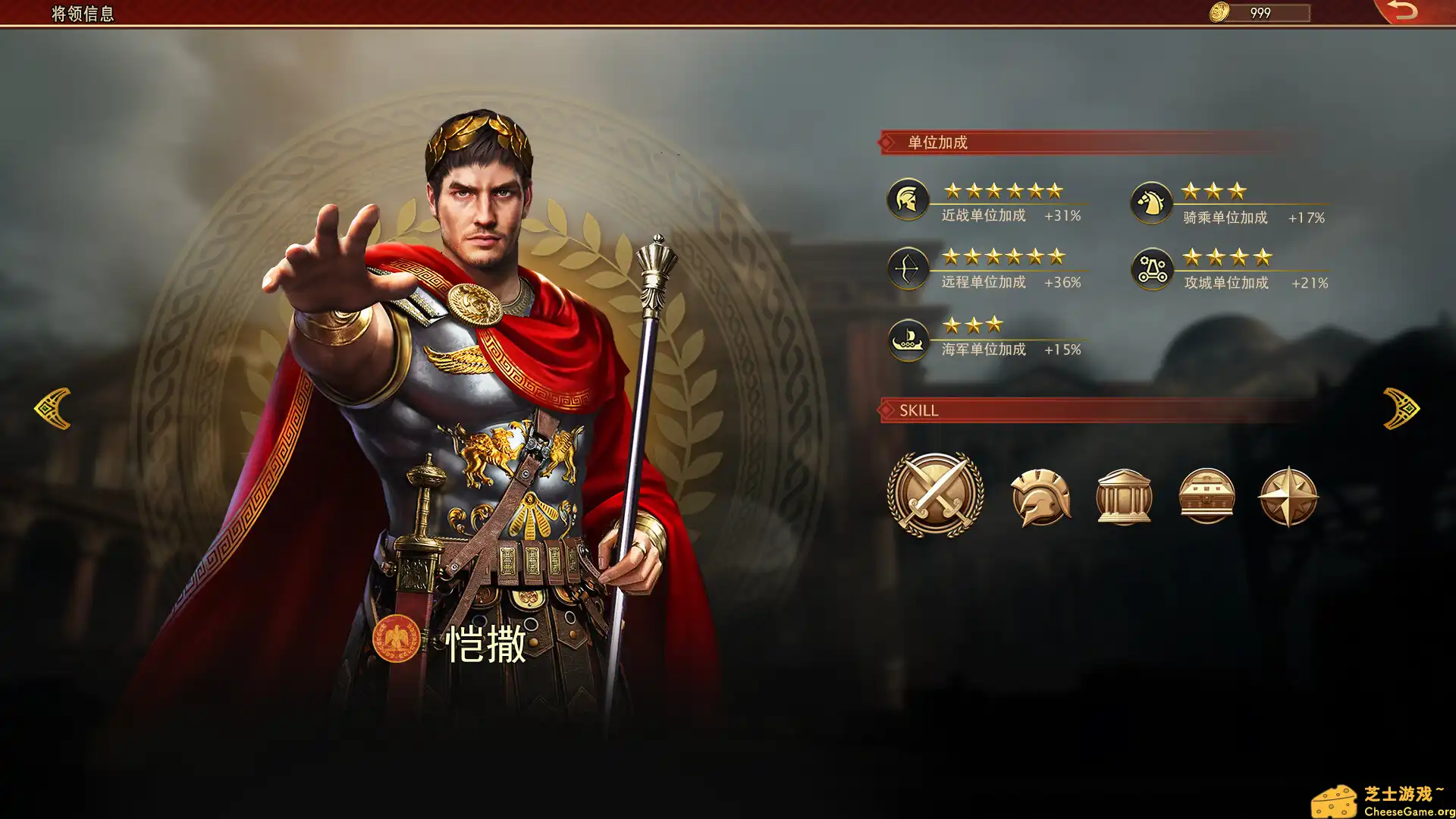Select the cavalry unit horse icon
The height and width of the screenshot is (819, 1456).
pos(1152,201)
